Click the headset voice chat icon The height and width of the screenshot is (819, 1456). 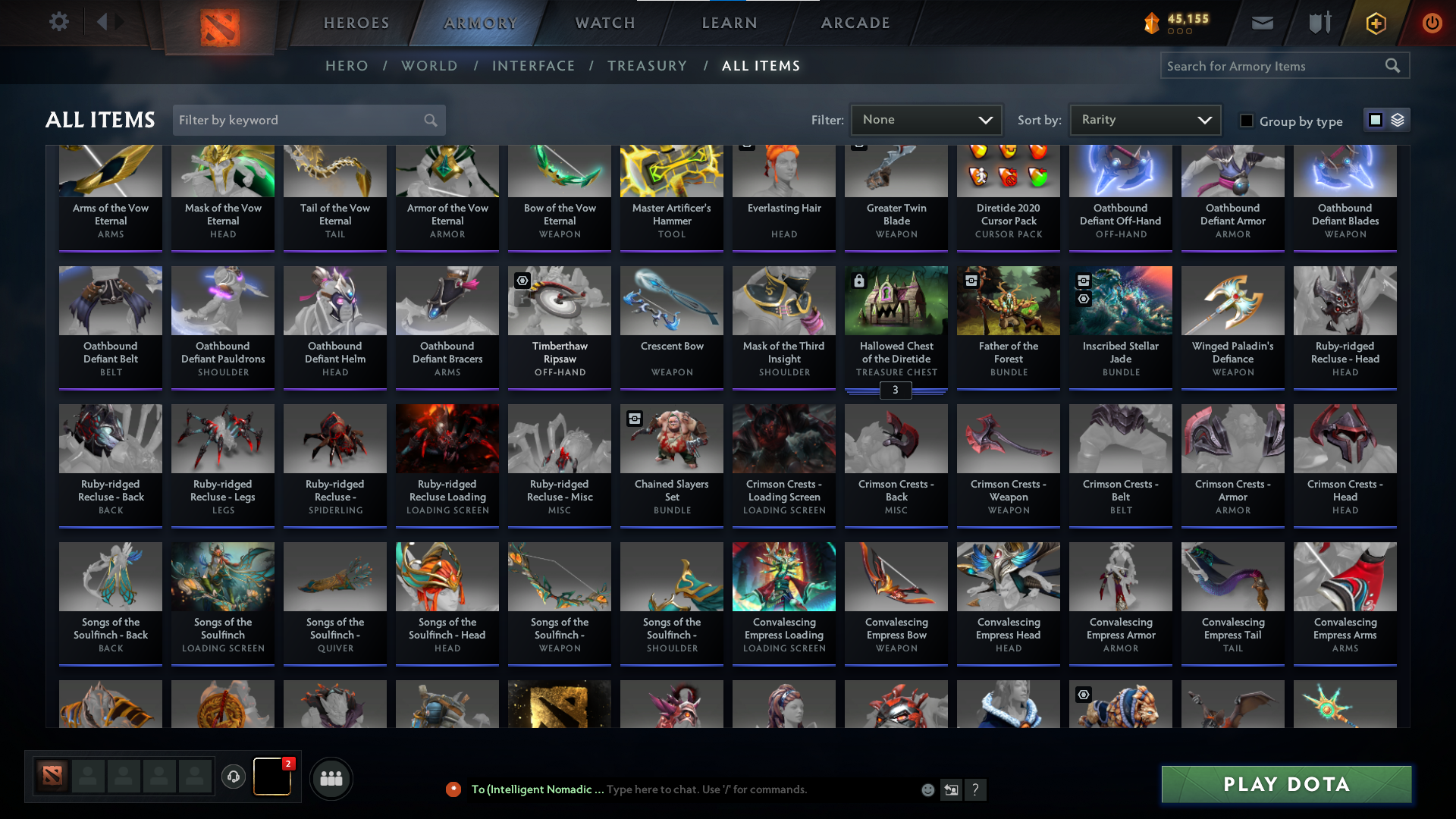tap(234, 777)
